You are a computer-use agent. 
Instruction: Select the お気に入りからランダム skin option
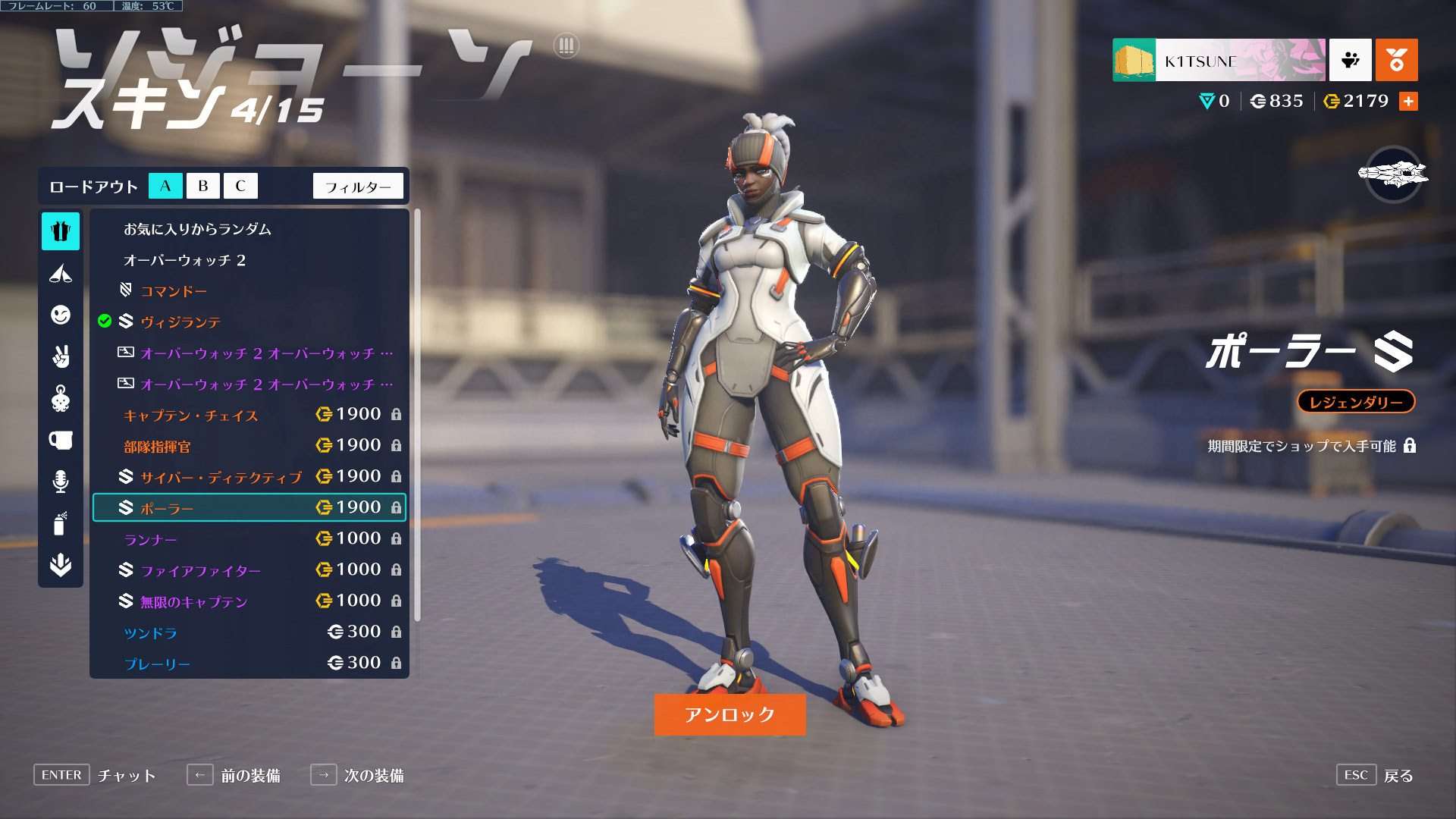[197, 229]
